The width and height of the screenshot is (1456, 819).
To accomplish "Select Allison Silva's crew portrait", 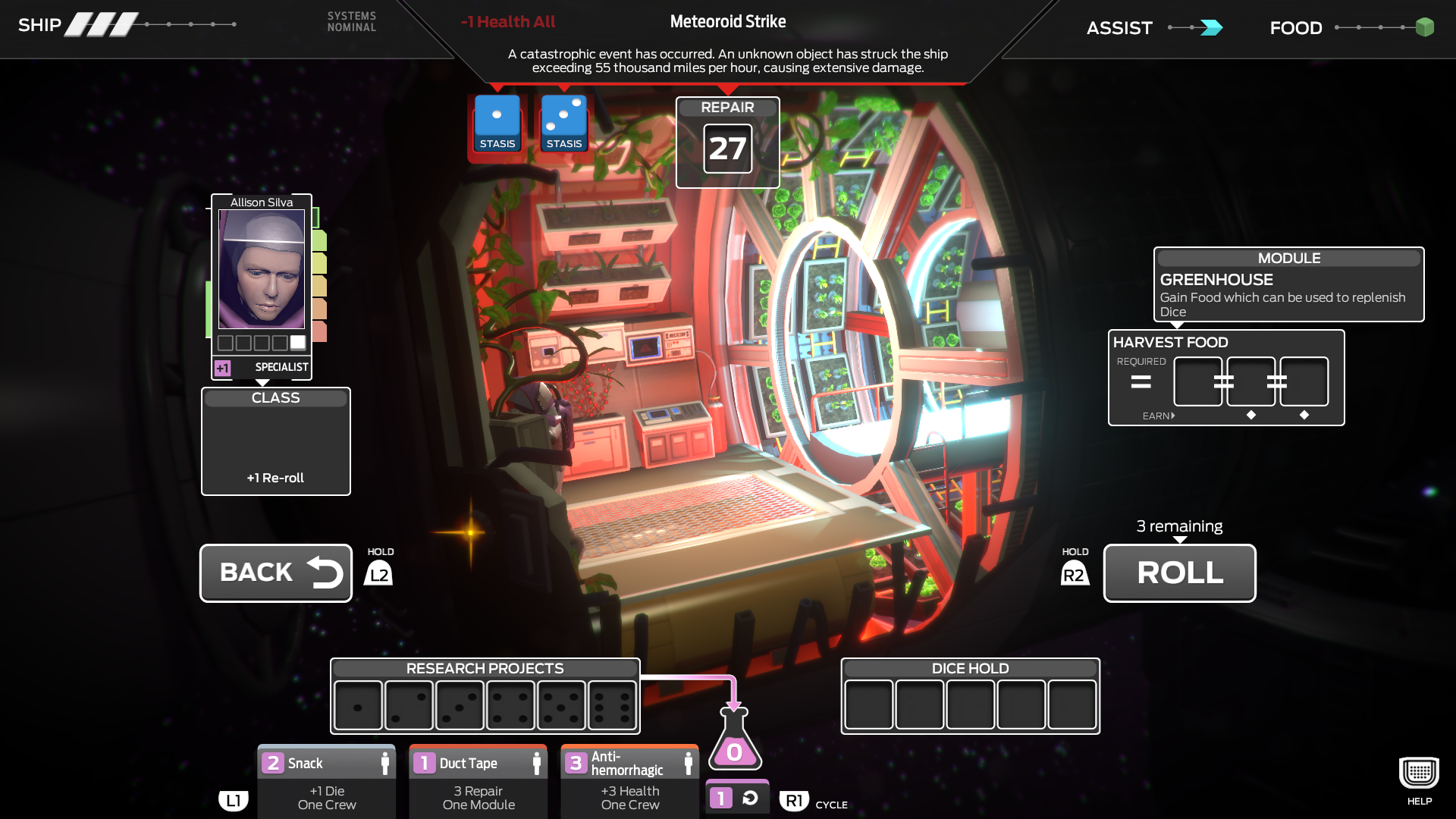I will [x=261, y=269].
